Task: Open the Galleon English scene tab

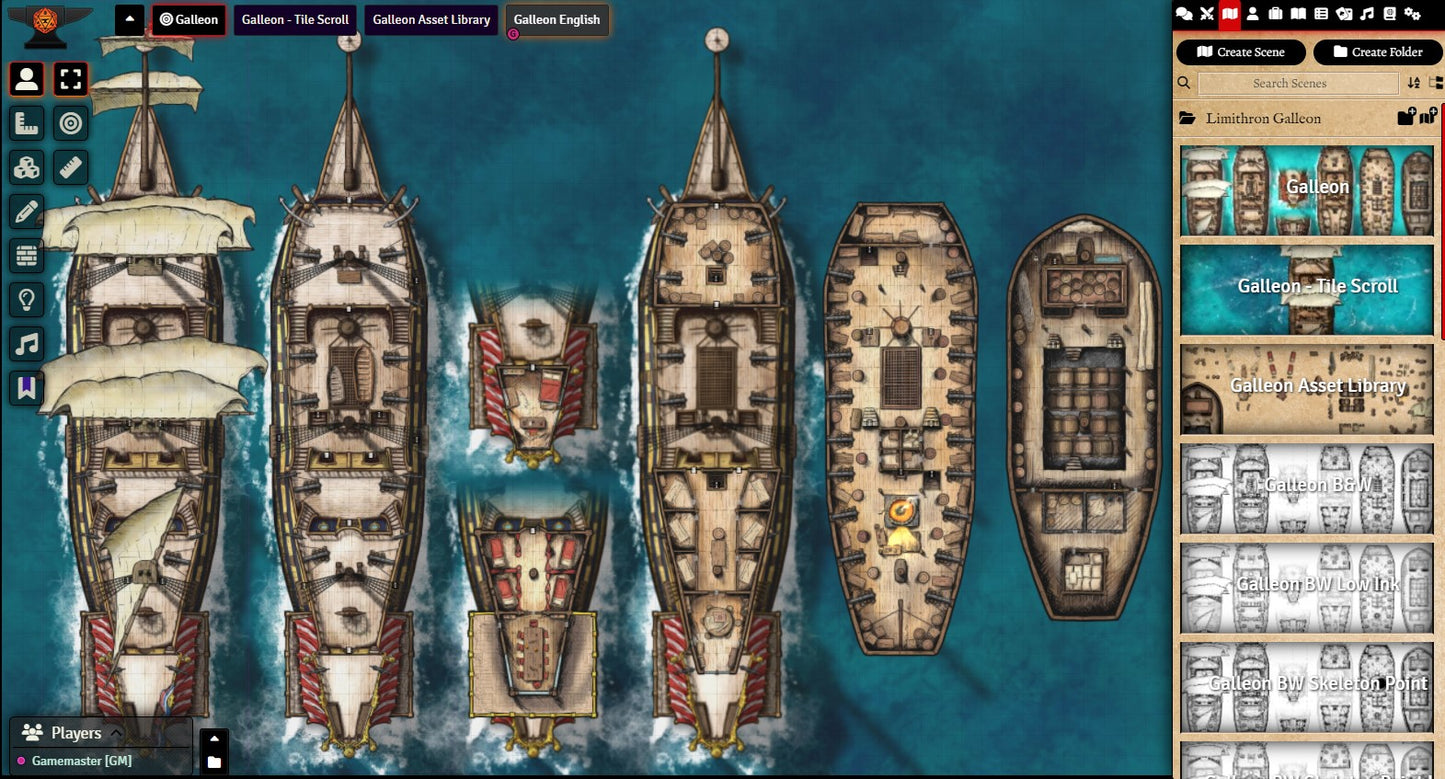Action: click(x=557, y=20)
